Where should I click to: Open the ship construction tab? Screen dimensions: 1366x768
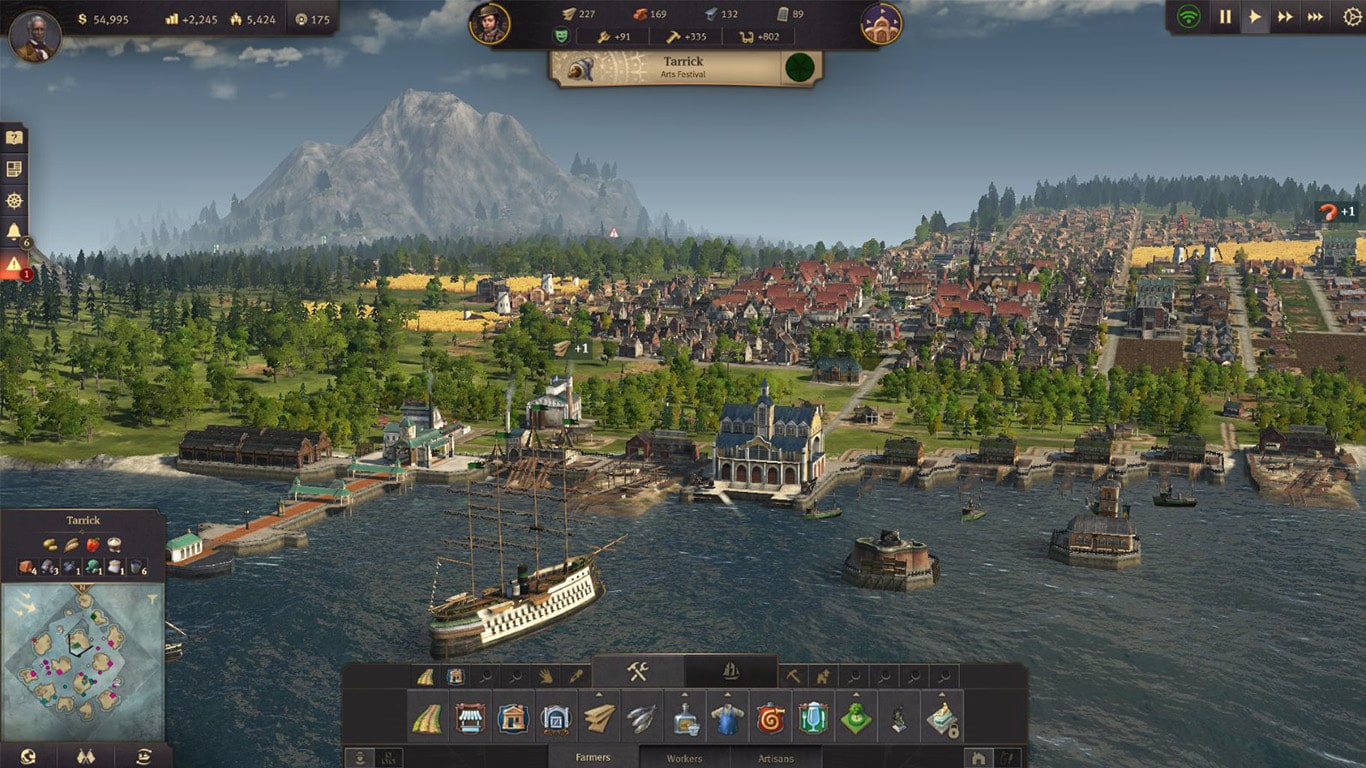pos(729,672)
